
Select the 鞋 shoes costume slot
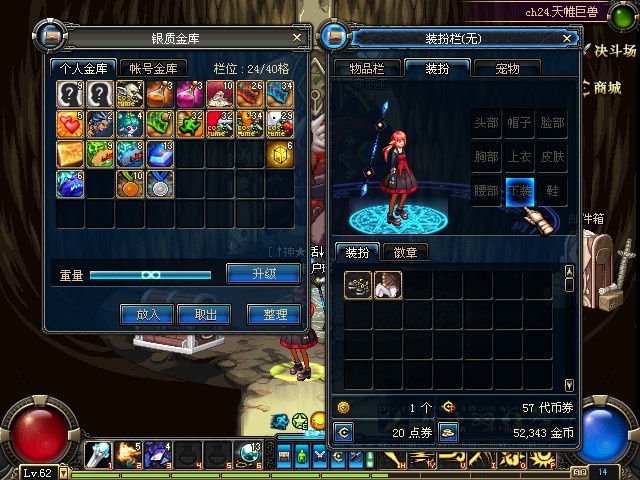coord(552,189)
